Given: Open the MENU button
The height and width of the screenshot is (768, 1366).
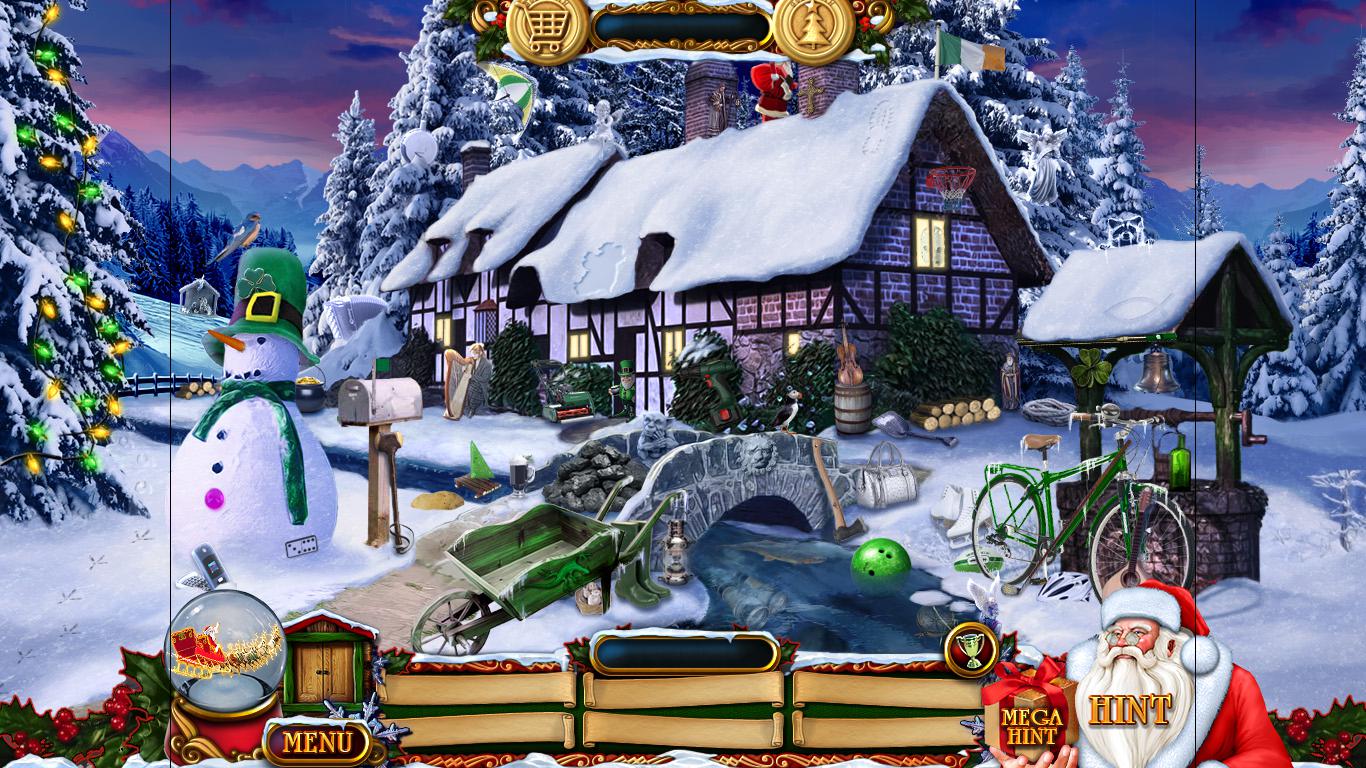Looking at the screenshot, I should [317, 742].
